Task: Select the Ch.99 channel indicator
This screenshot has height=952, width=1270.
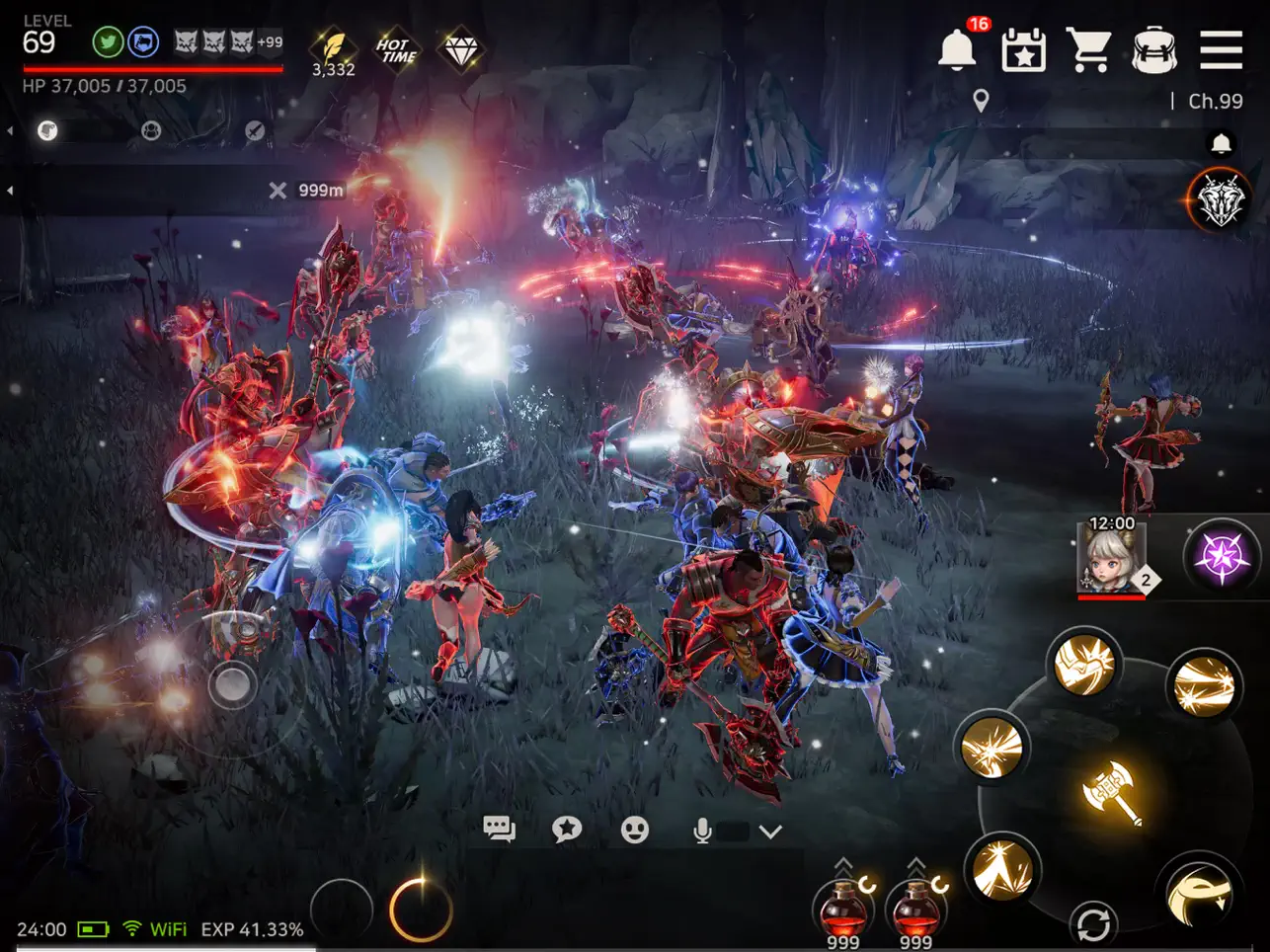Action: click(1215, 101)
